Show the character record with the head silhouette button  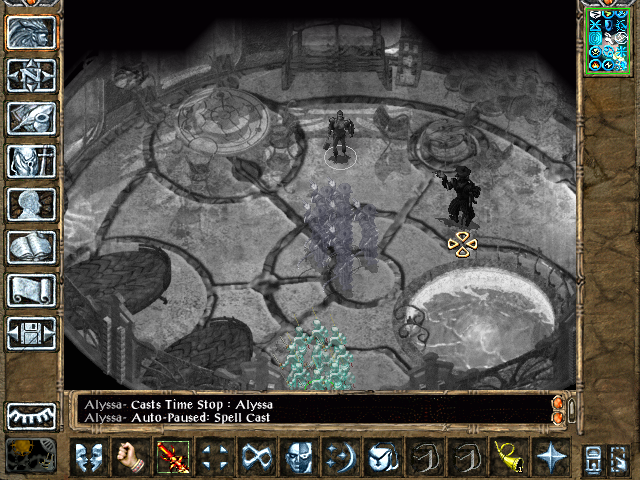(31, 203)
